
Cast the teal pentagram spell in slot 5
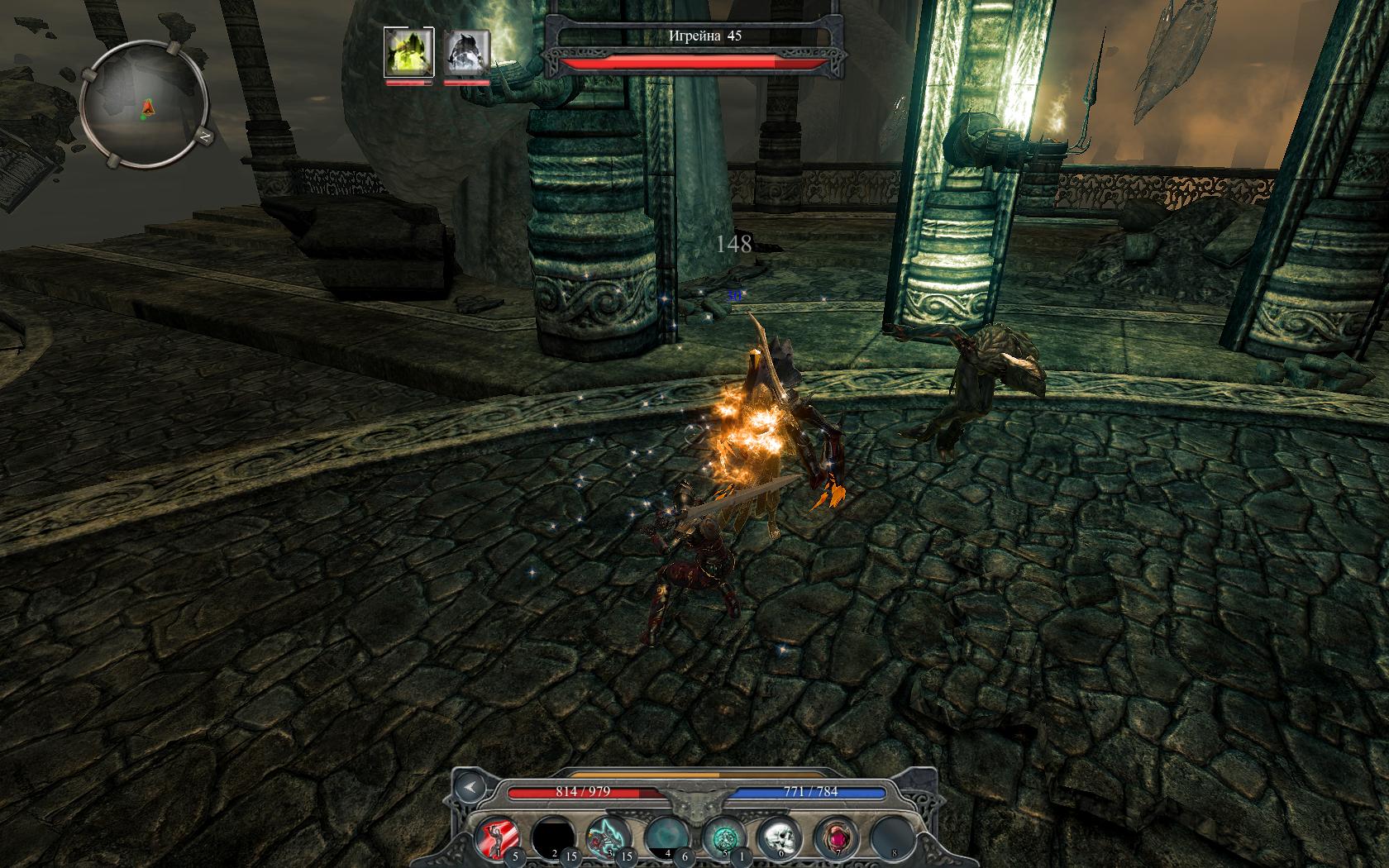(723, 836)
